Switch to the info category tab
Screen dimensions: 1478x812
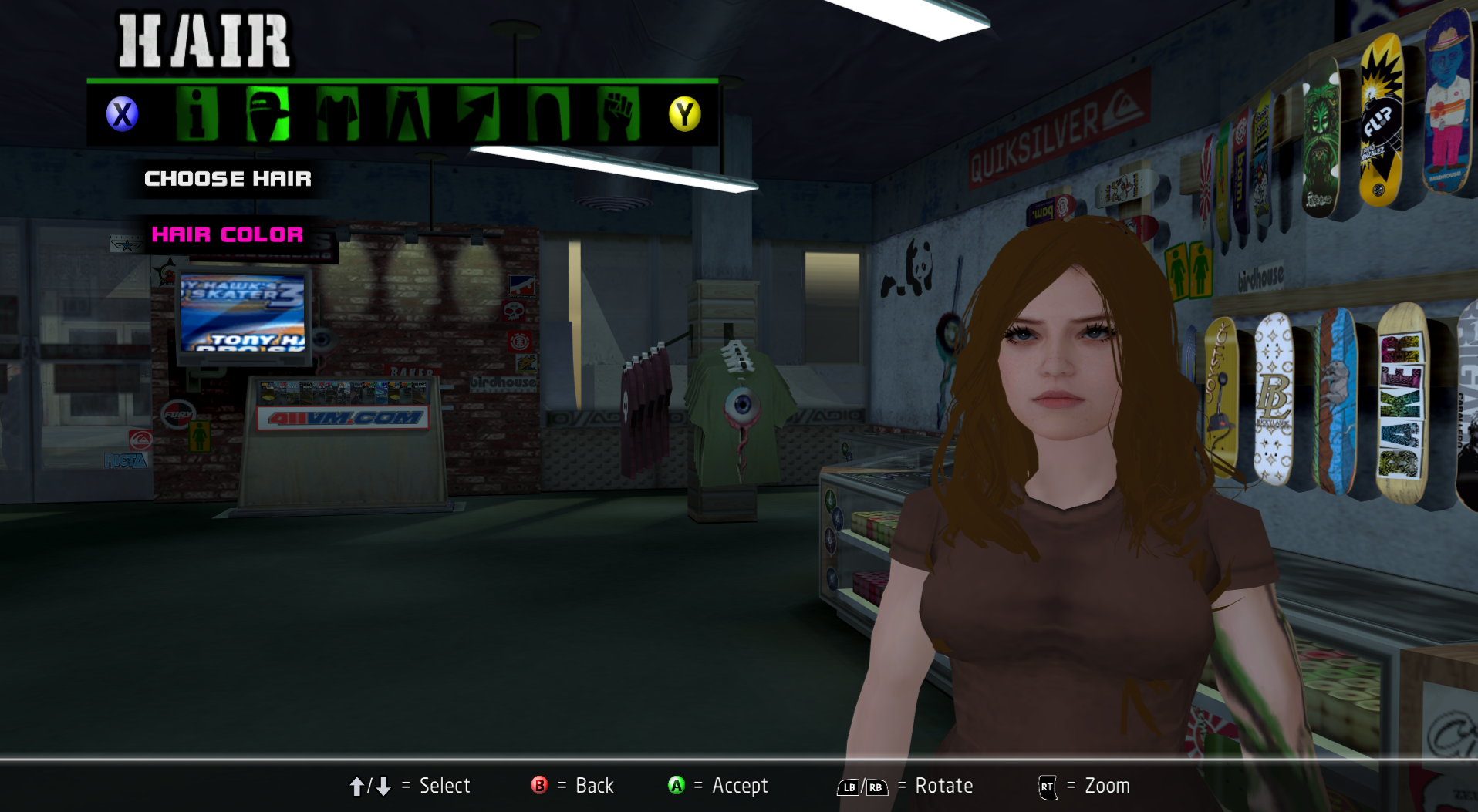click(x=197, y=114)
